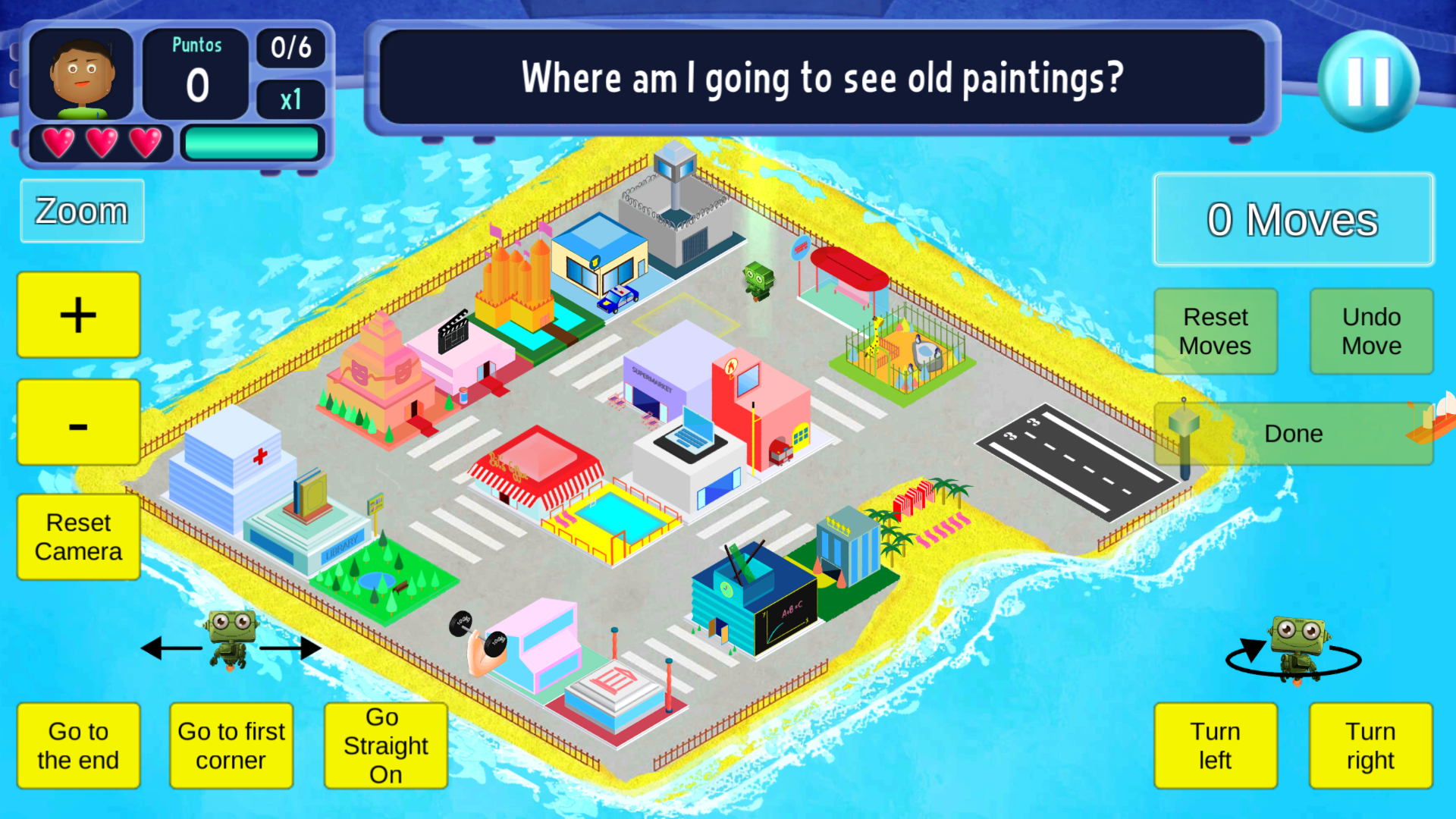The height and width of the screenshot is (819, 1456).
Task: Click the Zoom button
Action: click(x=81, y=211)
